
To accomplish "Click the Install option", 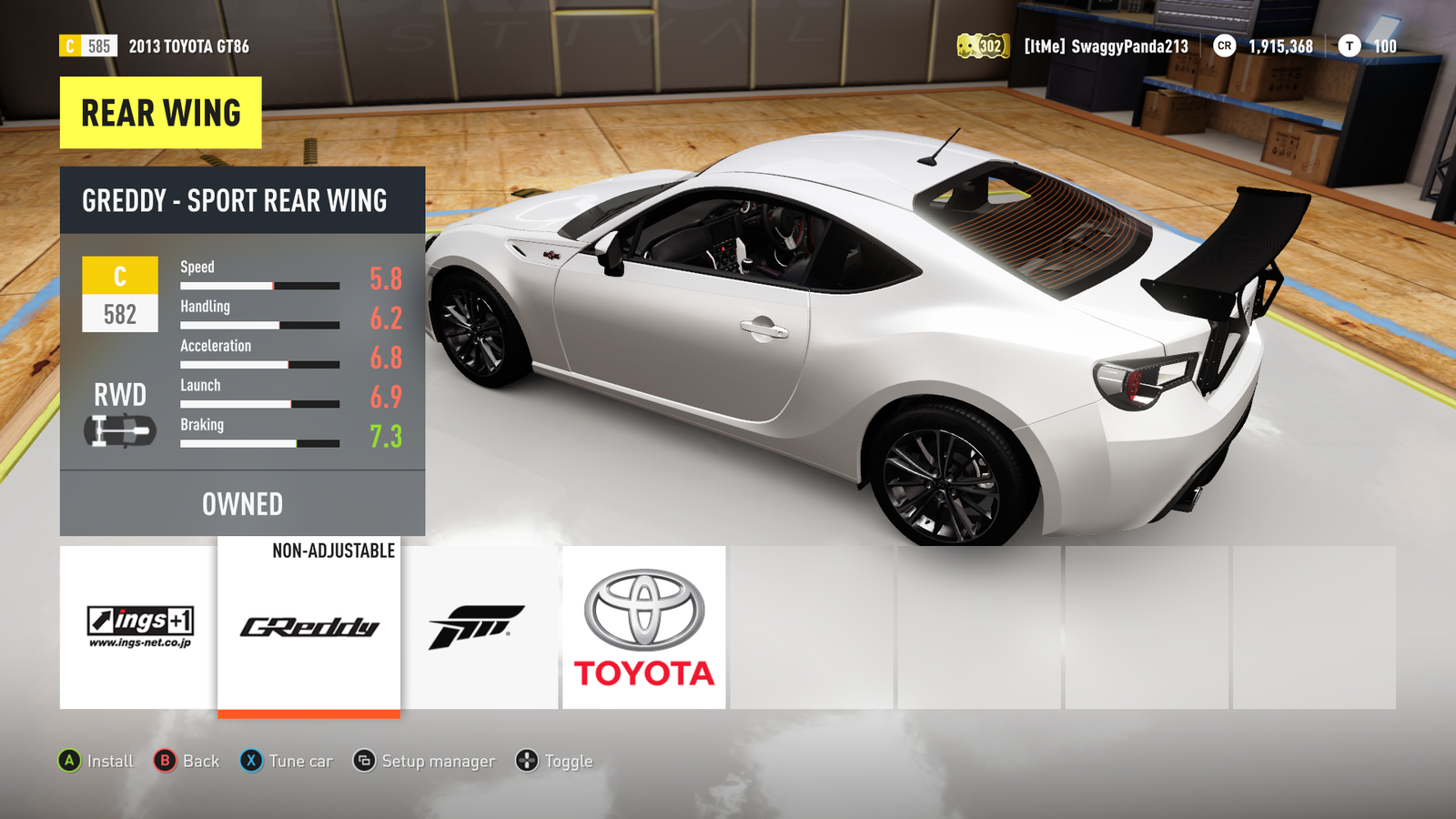I will (x=96, y=761).
